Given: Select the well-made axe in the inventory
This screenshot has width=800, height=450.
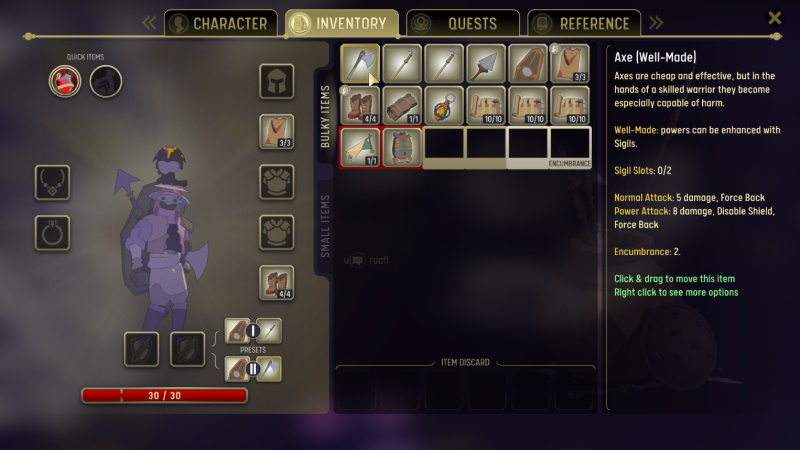Looking at the screenshot, I should (x=360, y=63).
